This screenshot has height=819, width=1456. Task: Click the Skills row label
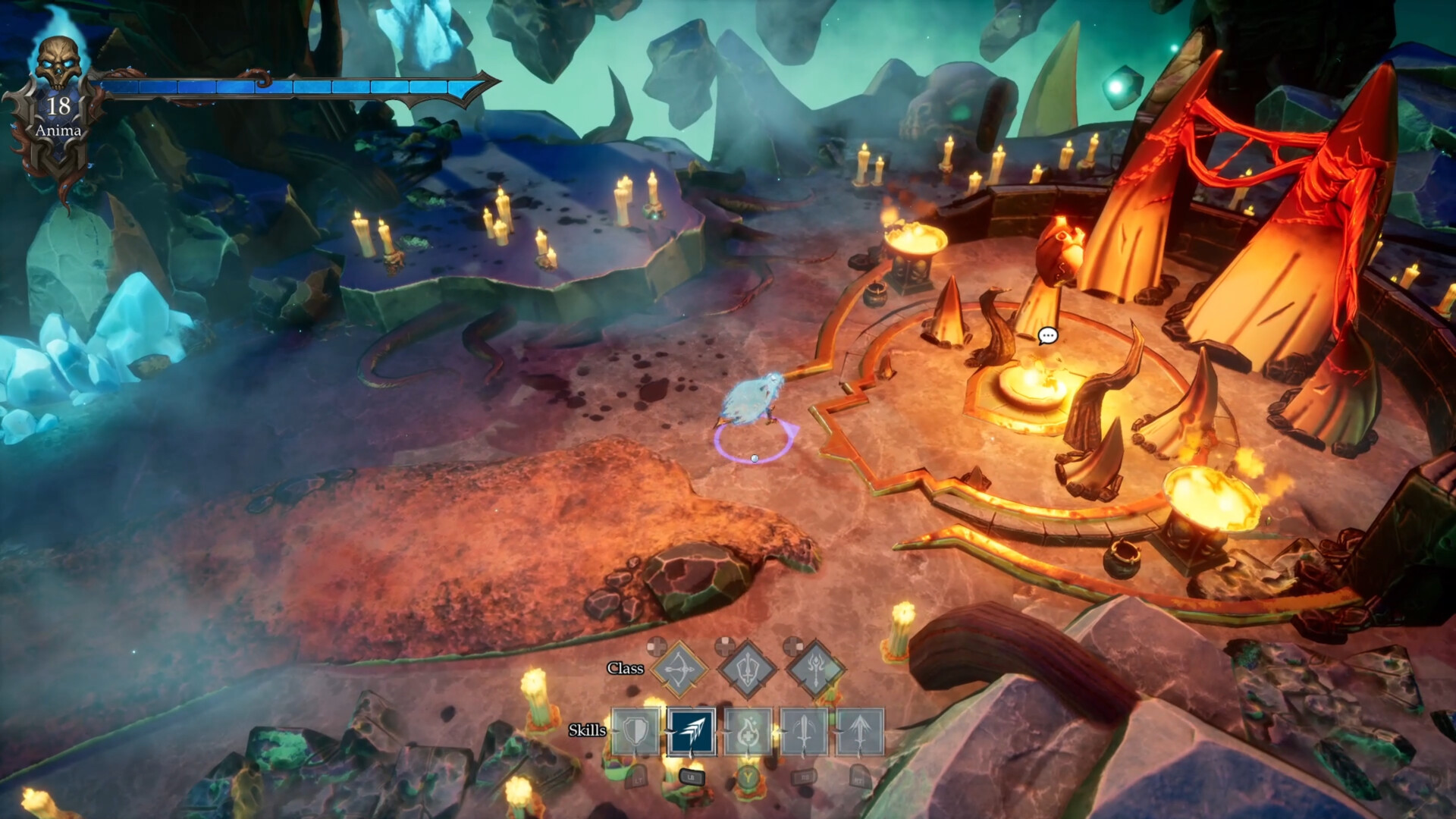click(x=588, y=730)
